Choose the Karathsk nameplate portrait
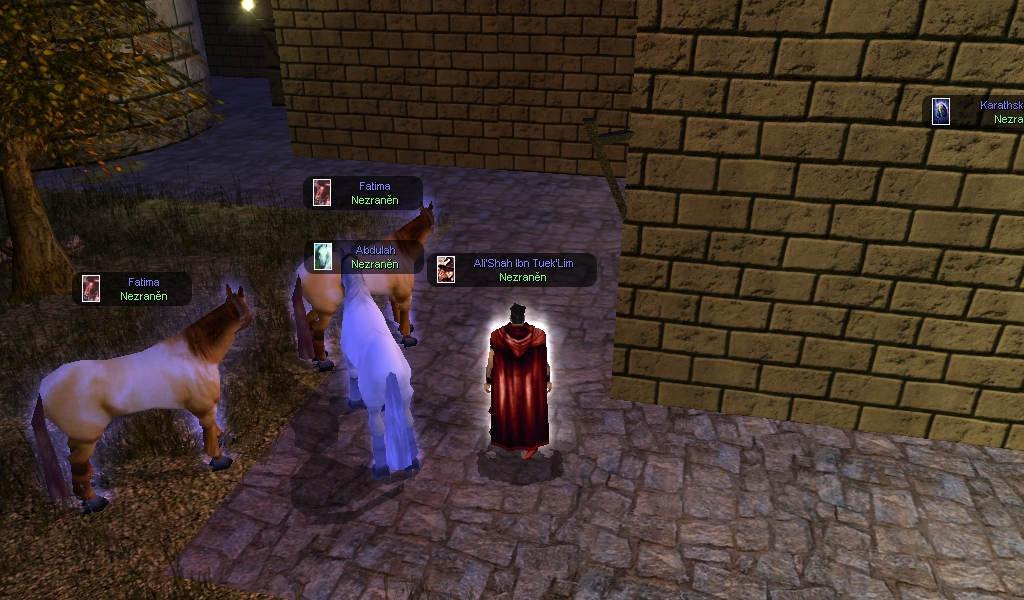Screen dimensions: 1024x600 [x=941, y=111]
